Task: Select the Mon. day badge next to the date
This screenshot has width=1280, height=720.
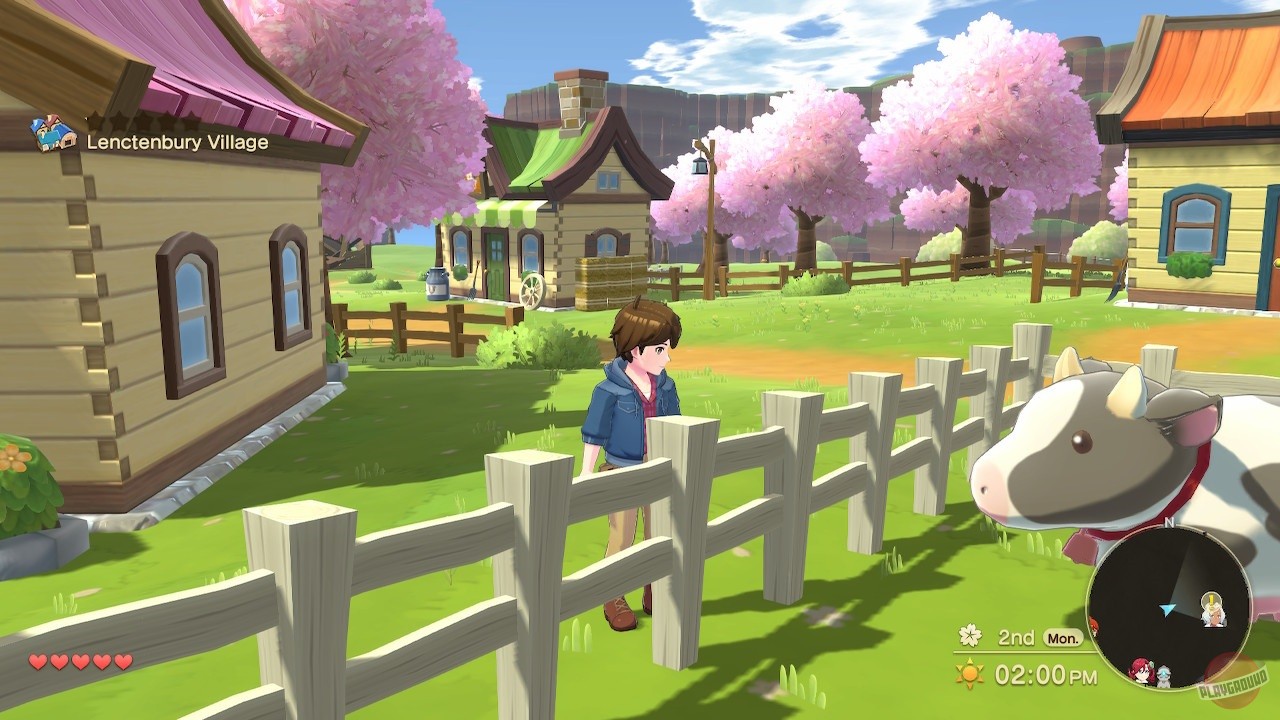Action: [1063, 638]
